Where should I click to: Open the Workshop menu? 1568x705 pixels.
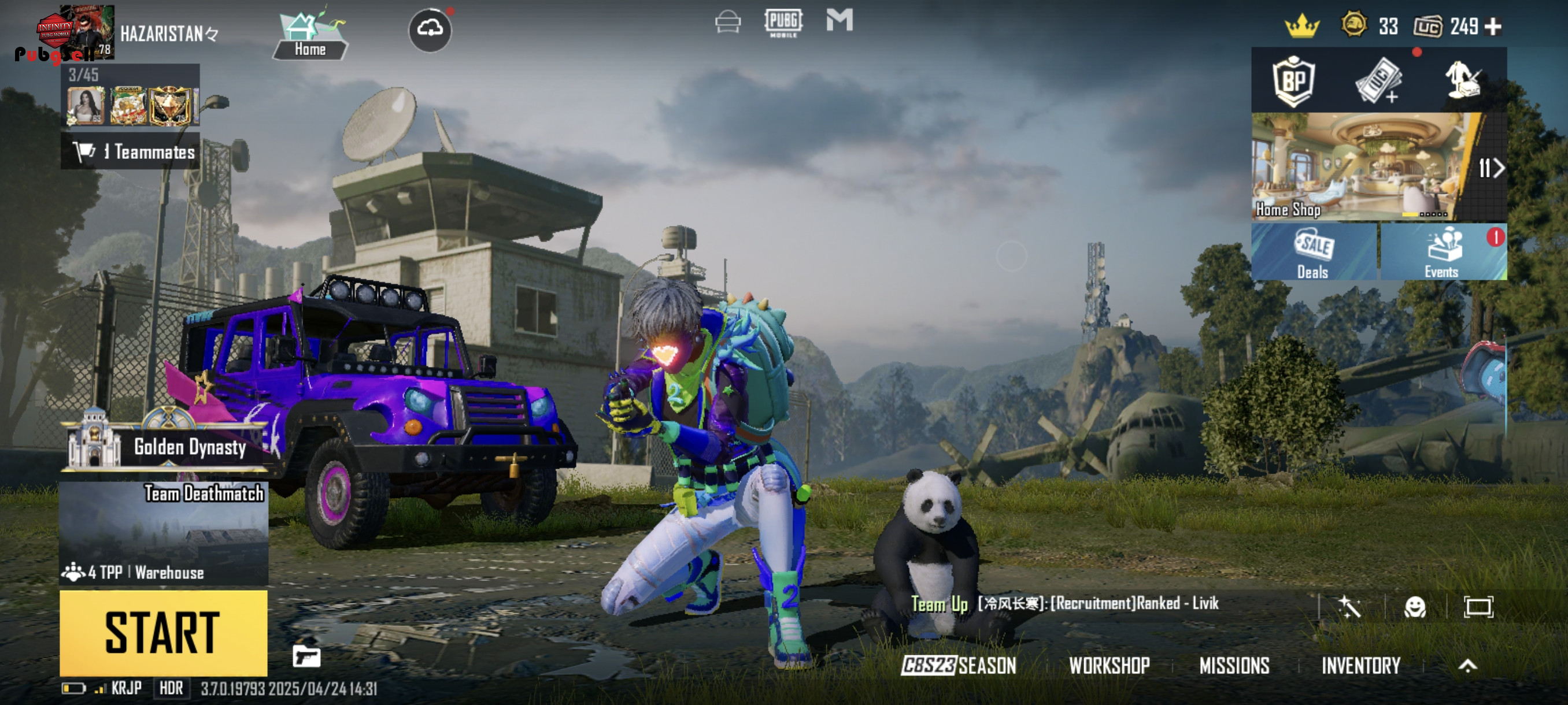pos(1109,666)
